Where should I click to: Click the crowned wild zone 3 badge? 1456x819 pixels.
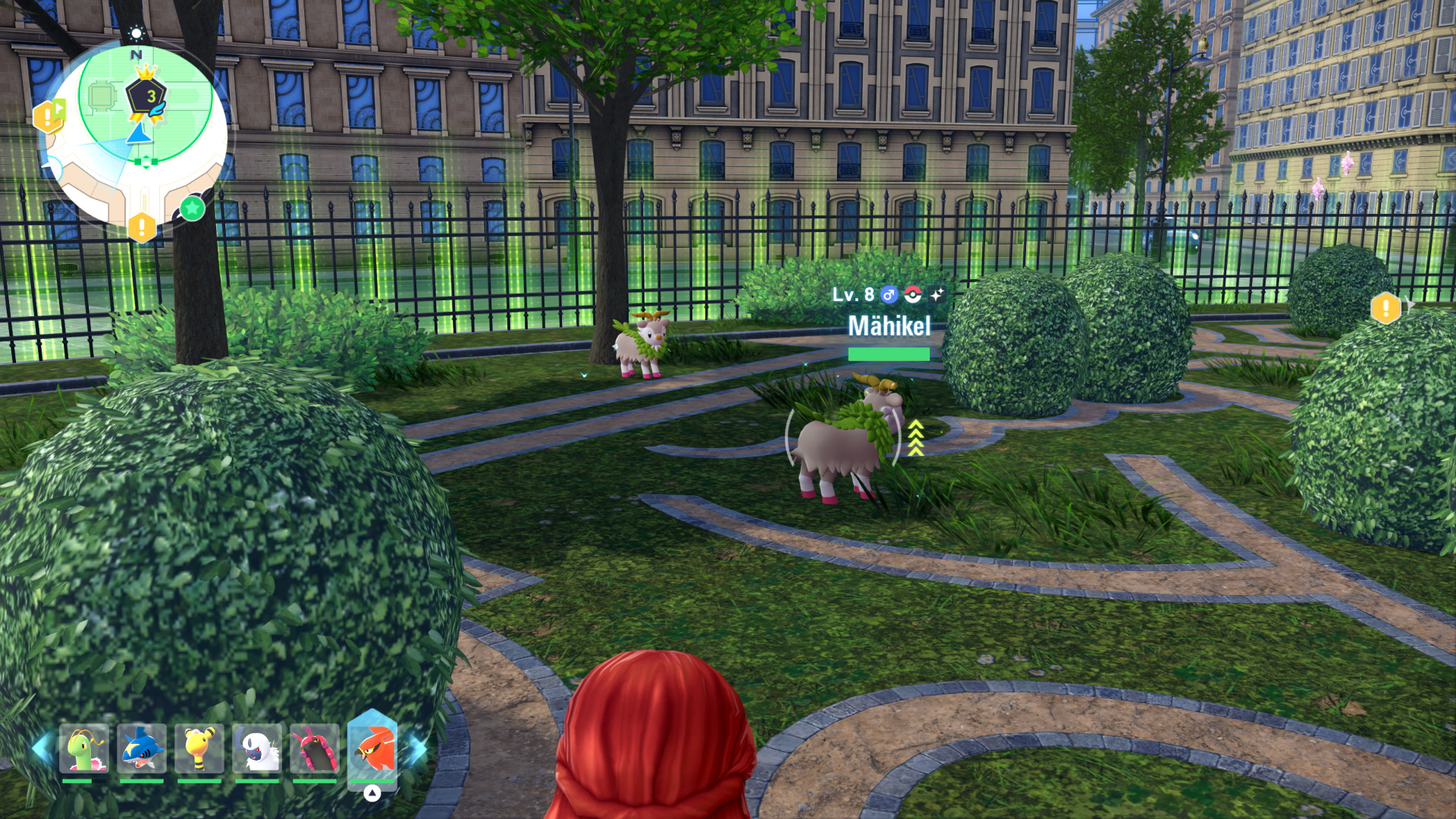point(146,96)
